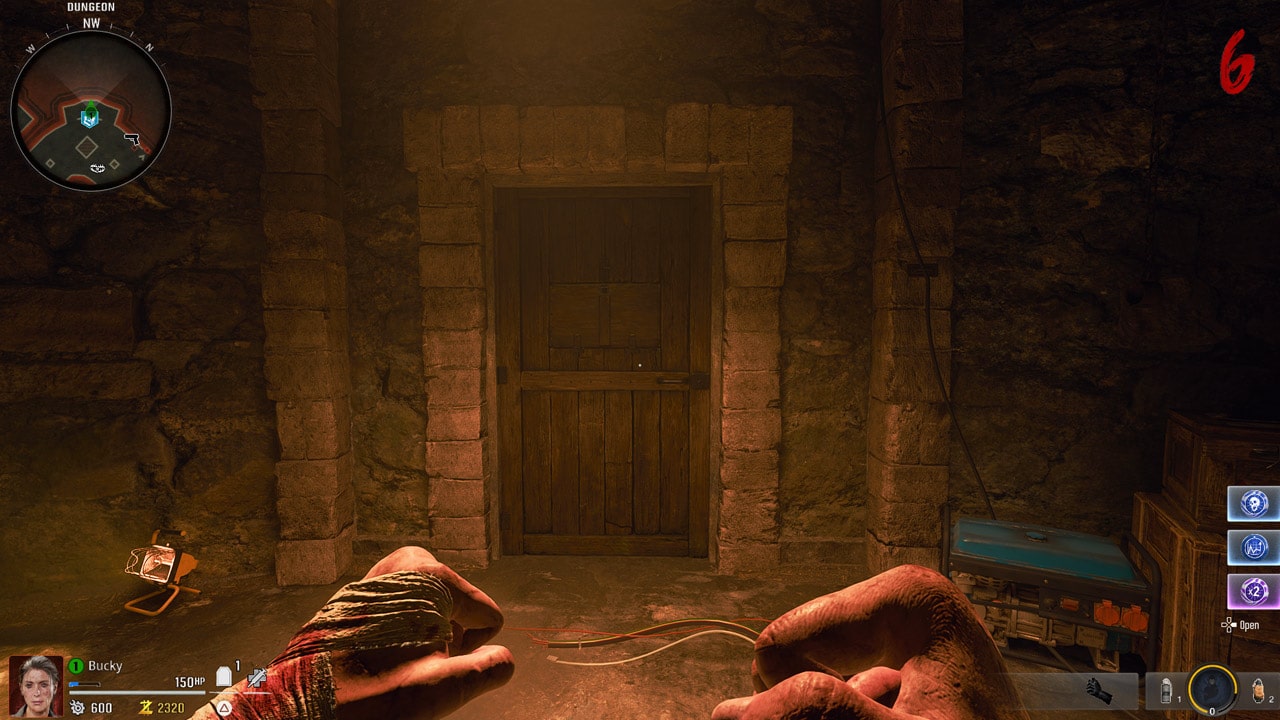Click the green level 1 badge beside Bucky
The image size is (1280, 720).
[x=73, y=665]
